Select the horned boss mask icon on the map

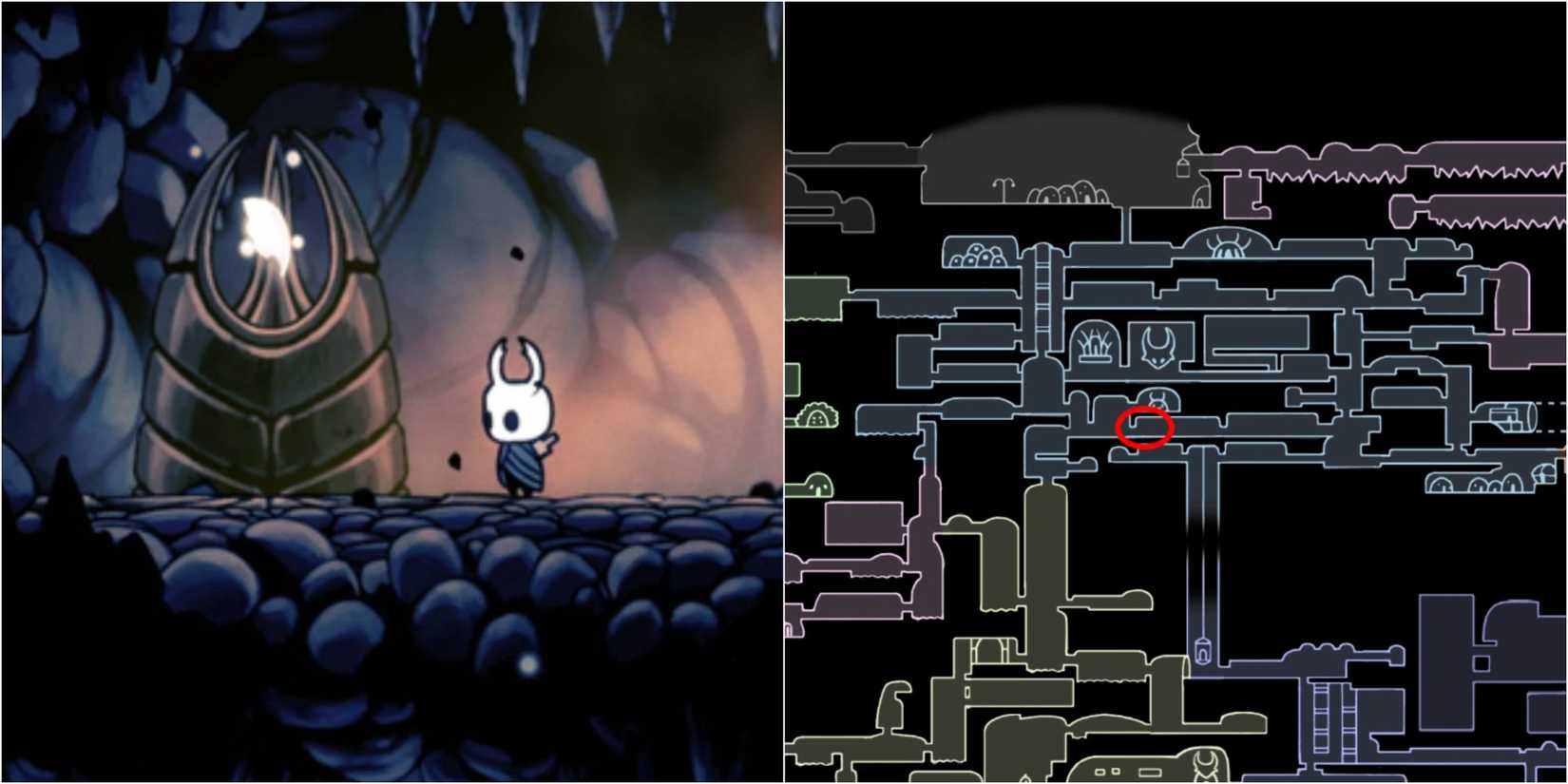pyautogui.click(x=1157, y=345)
